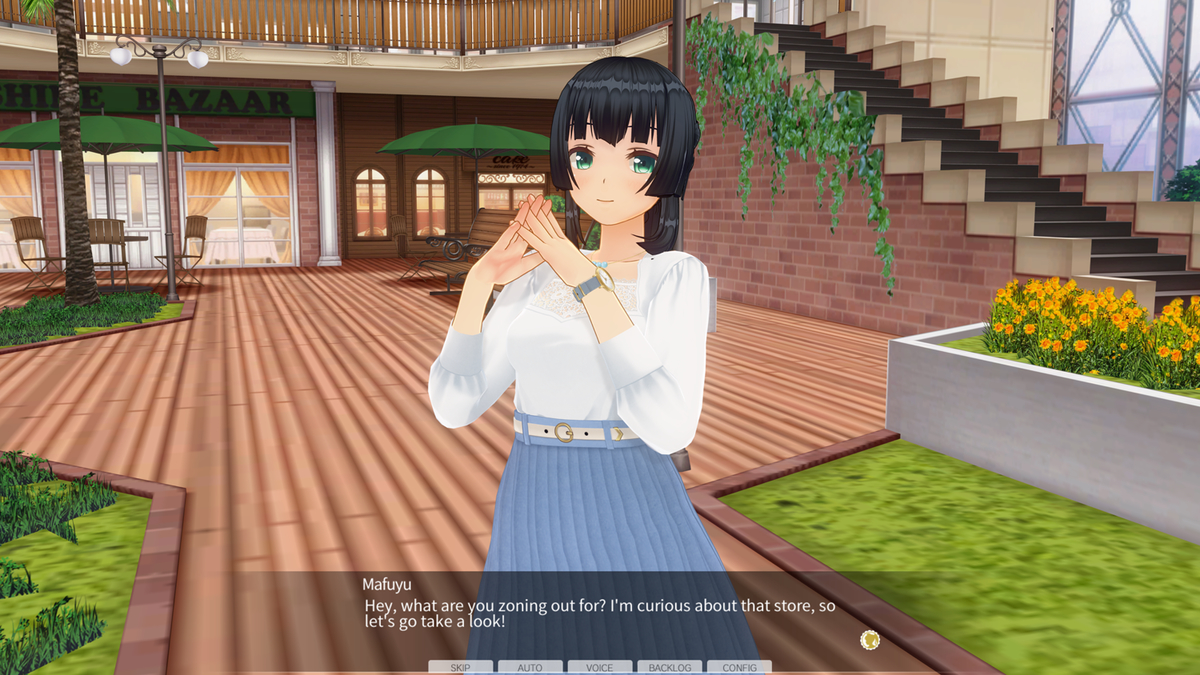Open the CONFIG settings
Image resolution: width=1200 pixels, height=675 pixels.
pyautogui.click(x=739, y=667)
